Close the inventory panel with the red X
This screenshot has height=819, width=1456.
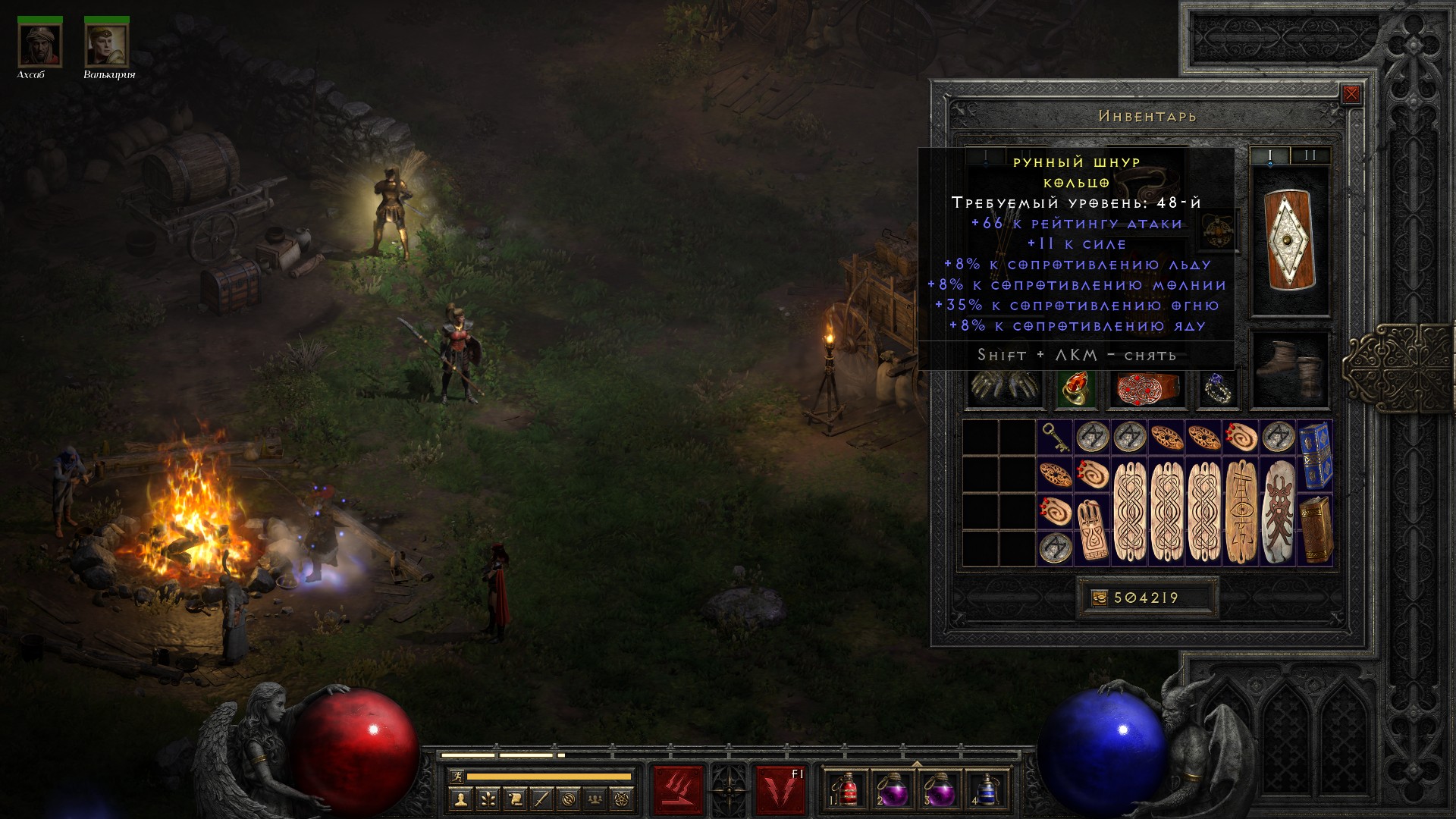pos(1351,95)
